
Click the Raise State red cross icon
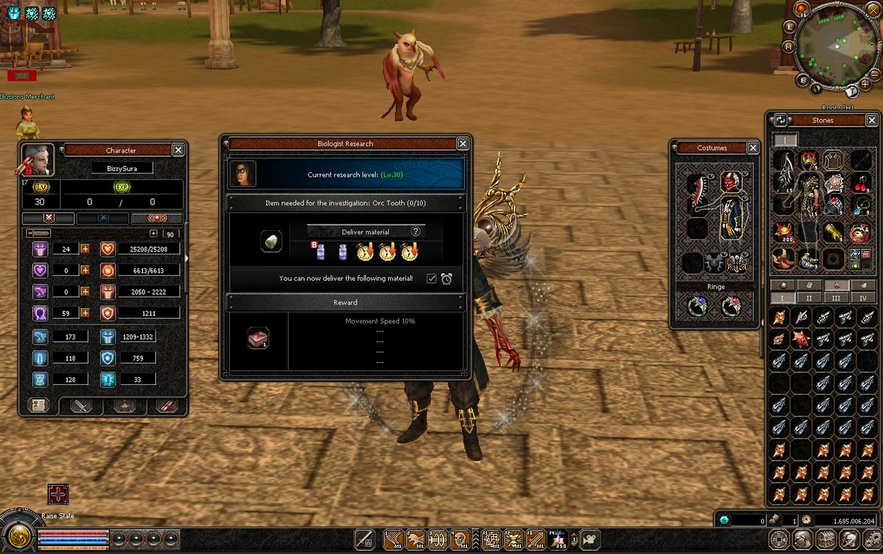point(59,495)
